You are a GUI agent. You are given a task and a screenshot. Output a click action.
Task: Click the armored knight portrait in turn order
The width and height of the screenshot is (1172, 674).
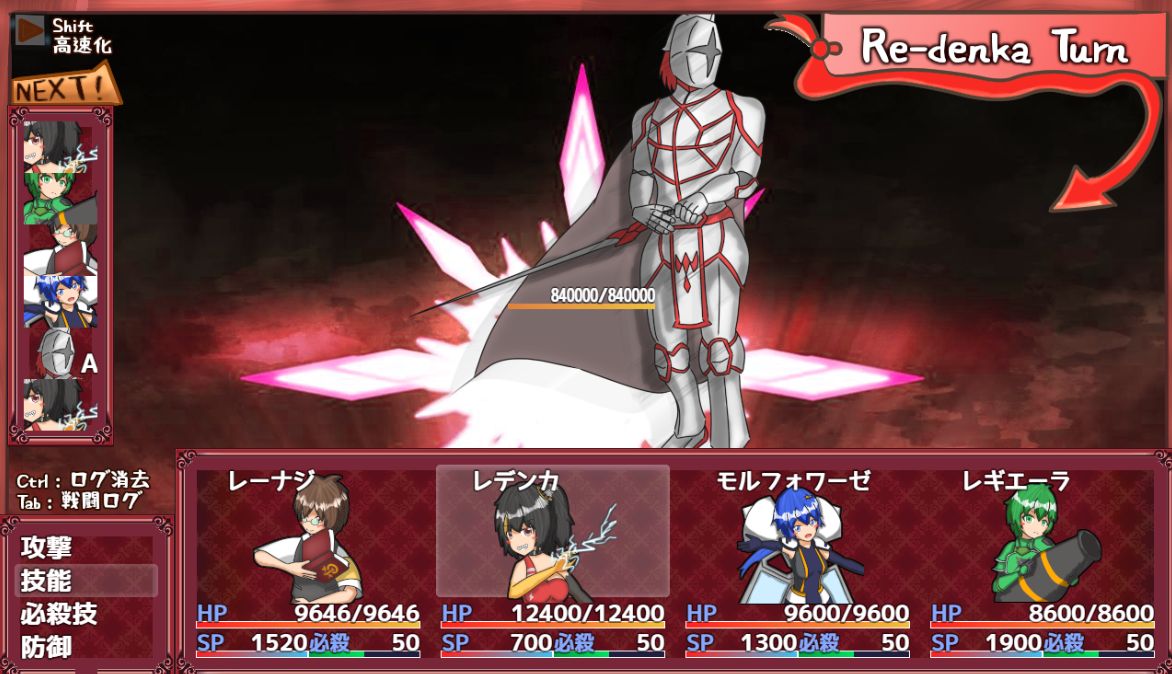(58, 354)
